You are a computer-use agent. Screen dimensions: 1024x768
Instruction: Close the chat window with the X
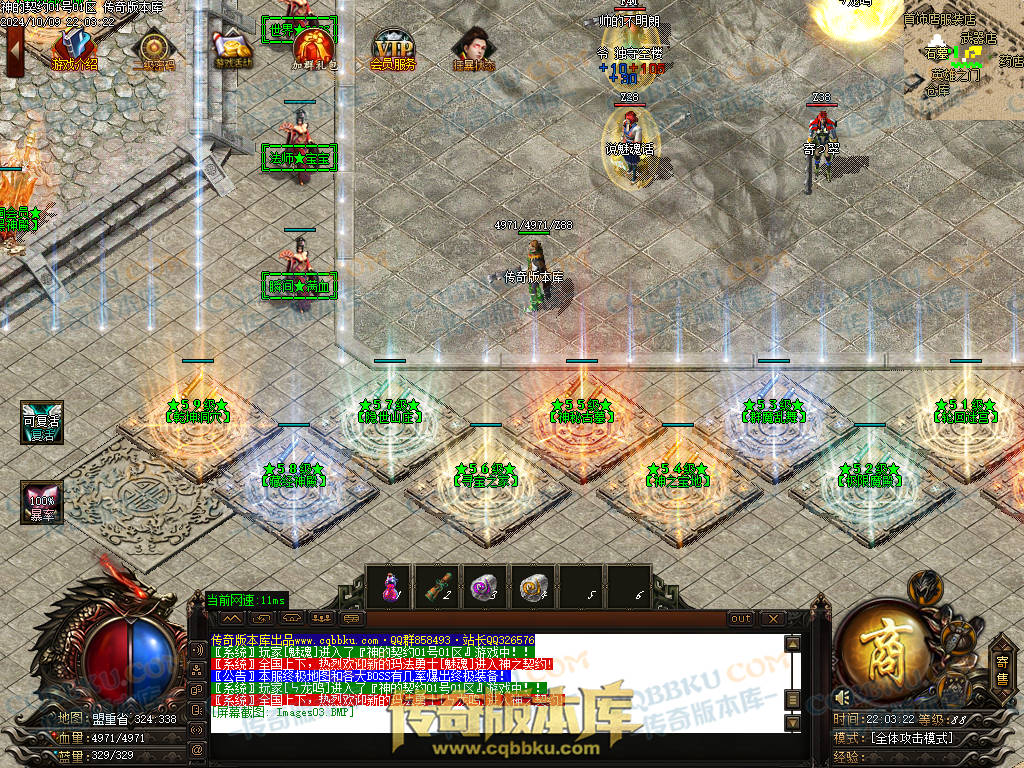771,619
